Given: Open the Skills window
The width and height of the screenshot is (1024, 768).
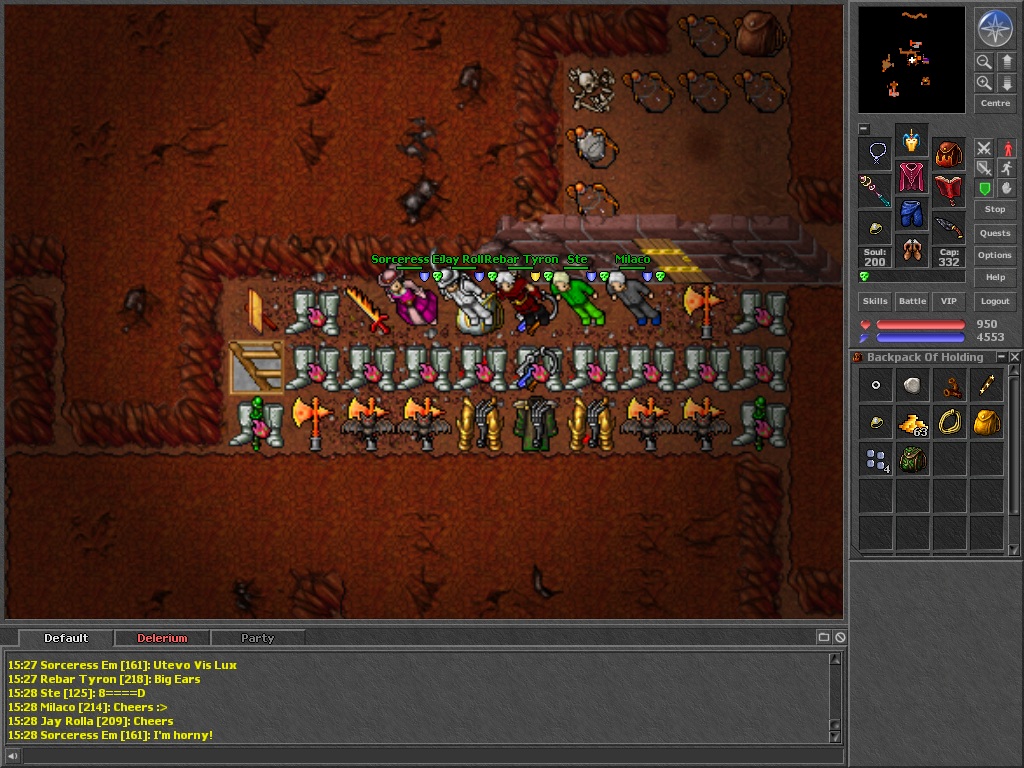Looking at the screenshot, I should click(x=875, y=301).
